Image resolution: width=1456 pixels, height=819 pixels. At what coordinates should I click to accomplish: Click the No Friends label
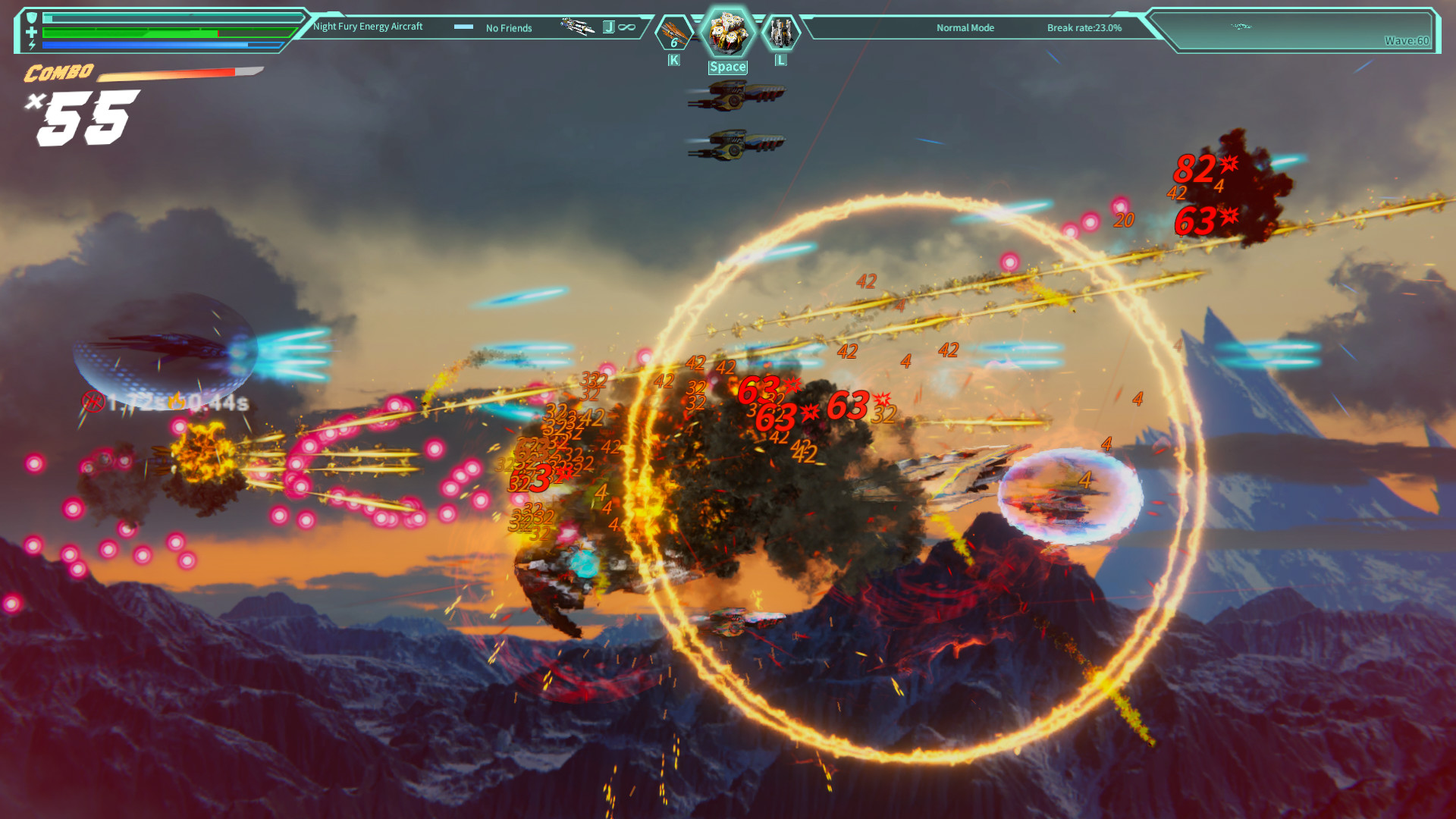(x=508, y=27)
